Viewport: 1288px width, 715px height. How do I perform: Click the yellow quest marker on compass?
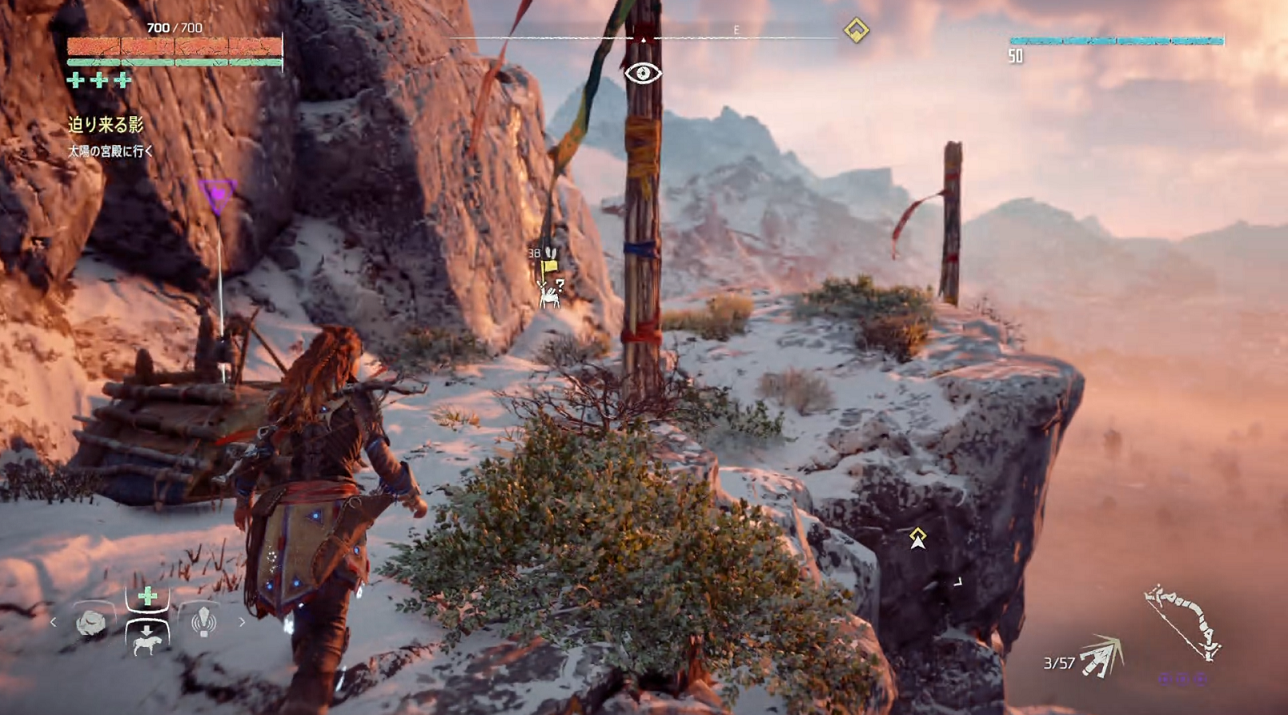(855, 30)
